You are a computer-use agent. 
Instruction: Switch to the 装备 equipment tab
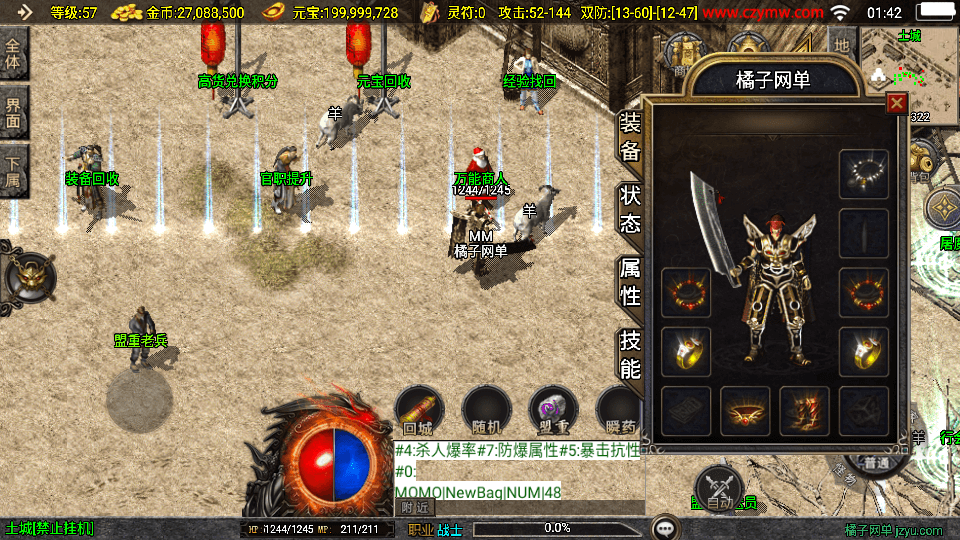pyautogui.click(x=630, y=138)
